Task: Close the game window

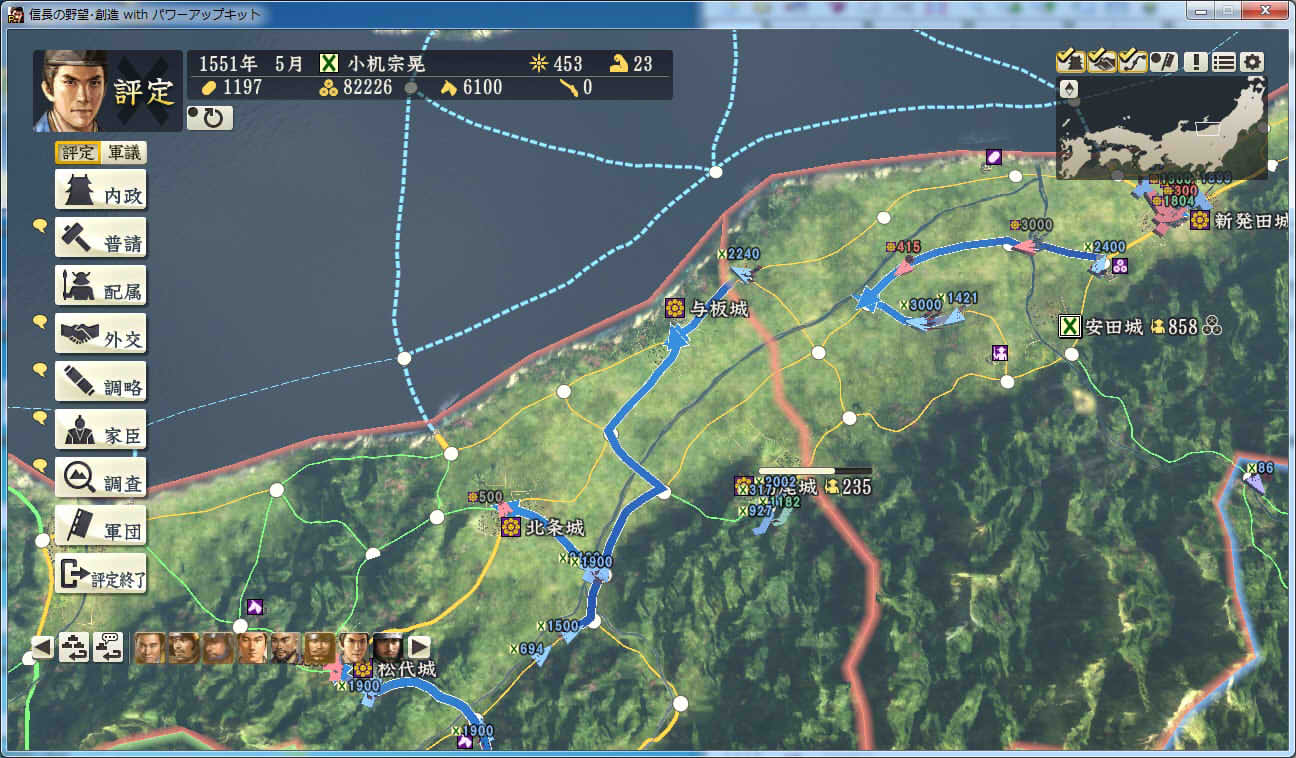Action: pyautogui.click(x=1267, y=12)
